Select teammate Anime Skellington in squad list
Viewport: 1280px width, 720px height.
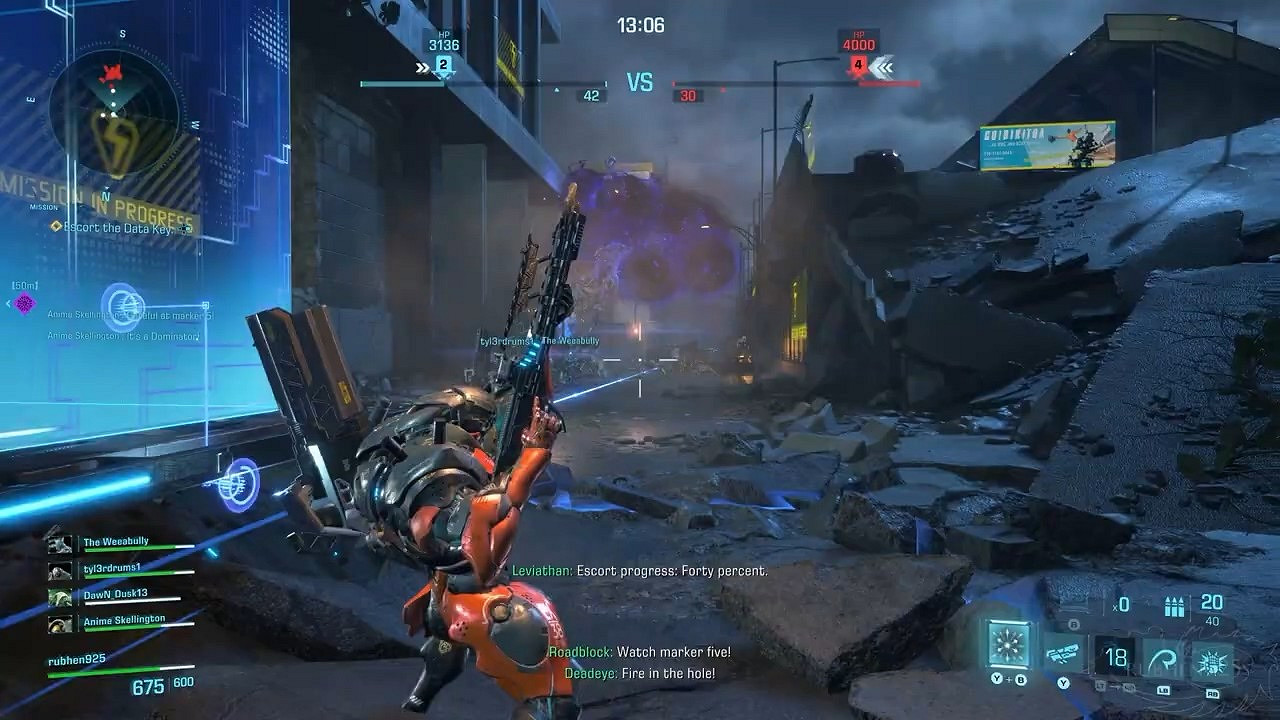123,620
